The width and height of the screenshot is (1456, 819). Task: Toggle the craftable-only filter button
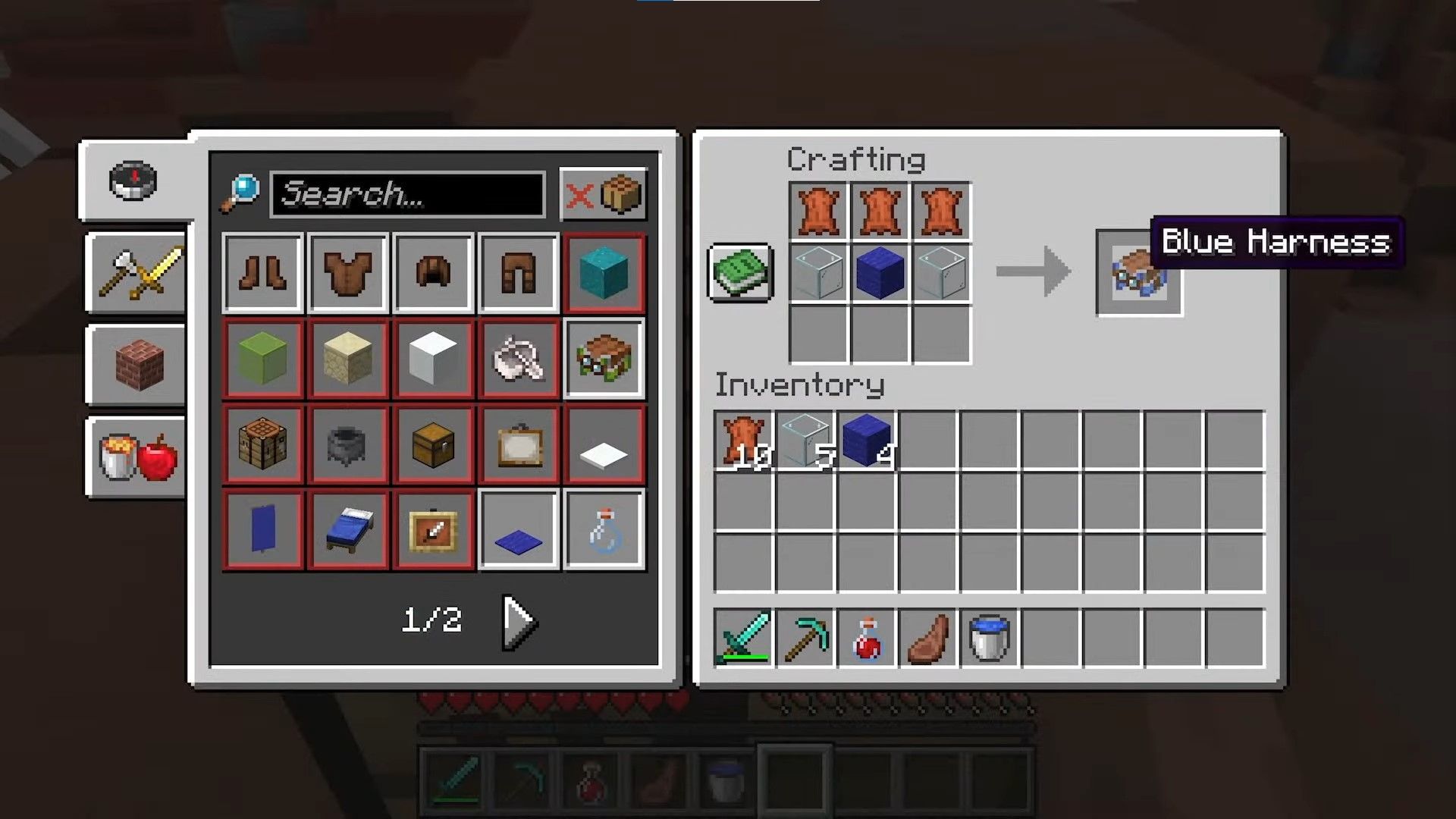point(603,194)
